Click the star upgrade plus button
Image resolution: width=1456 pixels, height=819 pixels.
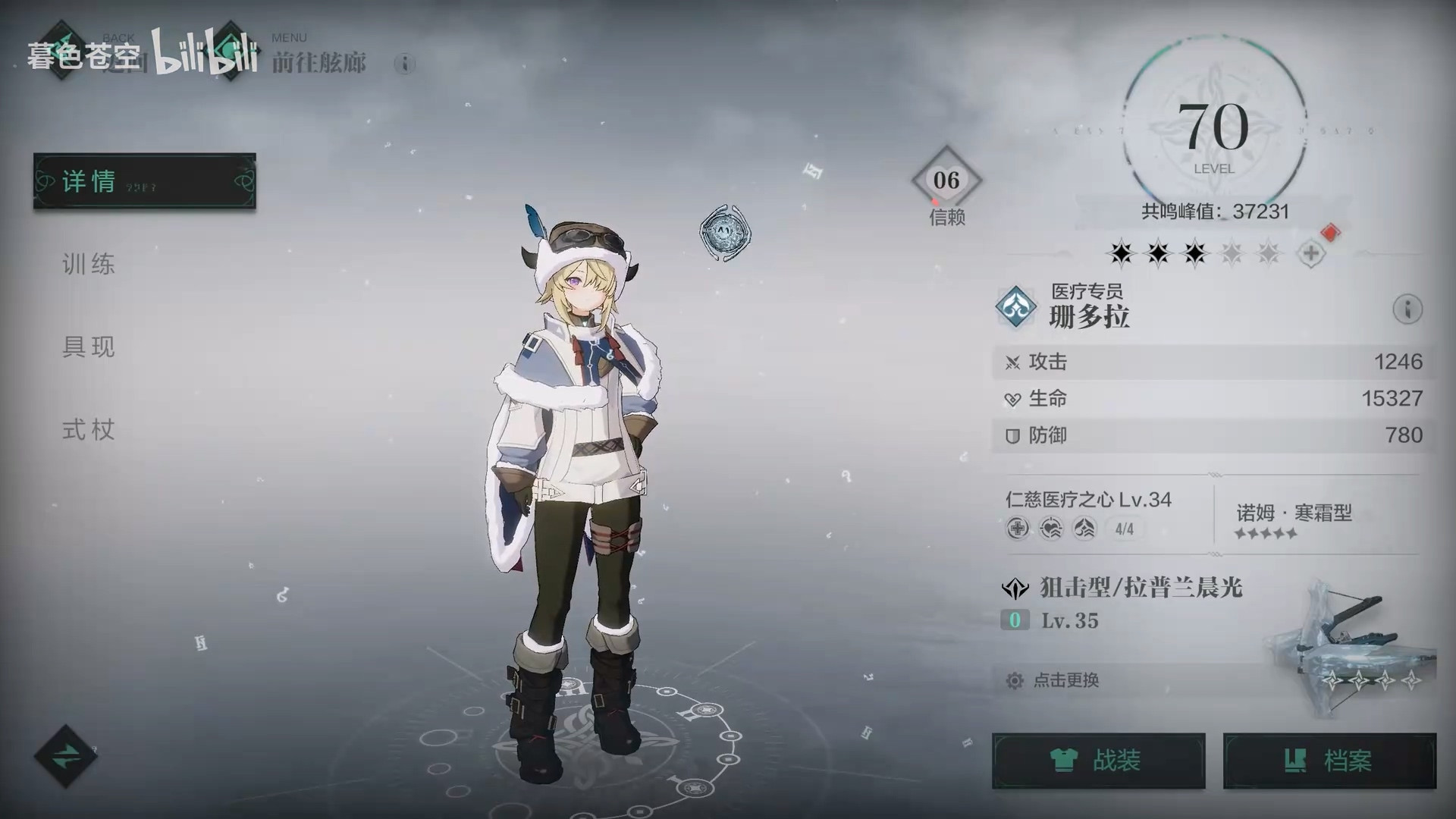point(1311,253)
